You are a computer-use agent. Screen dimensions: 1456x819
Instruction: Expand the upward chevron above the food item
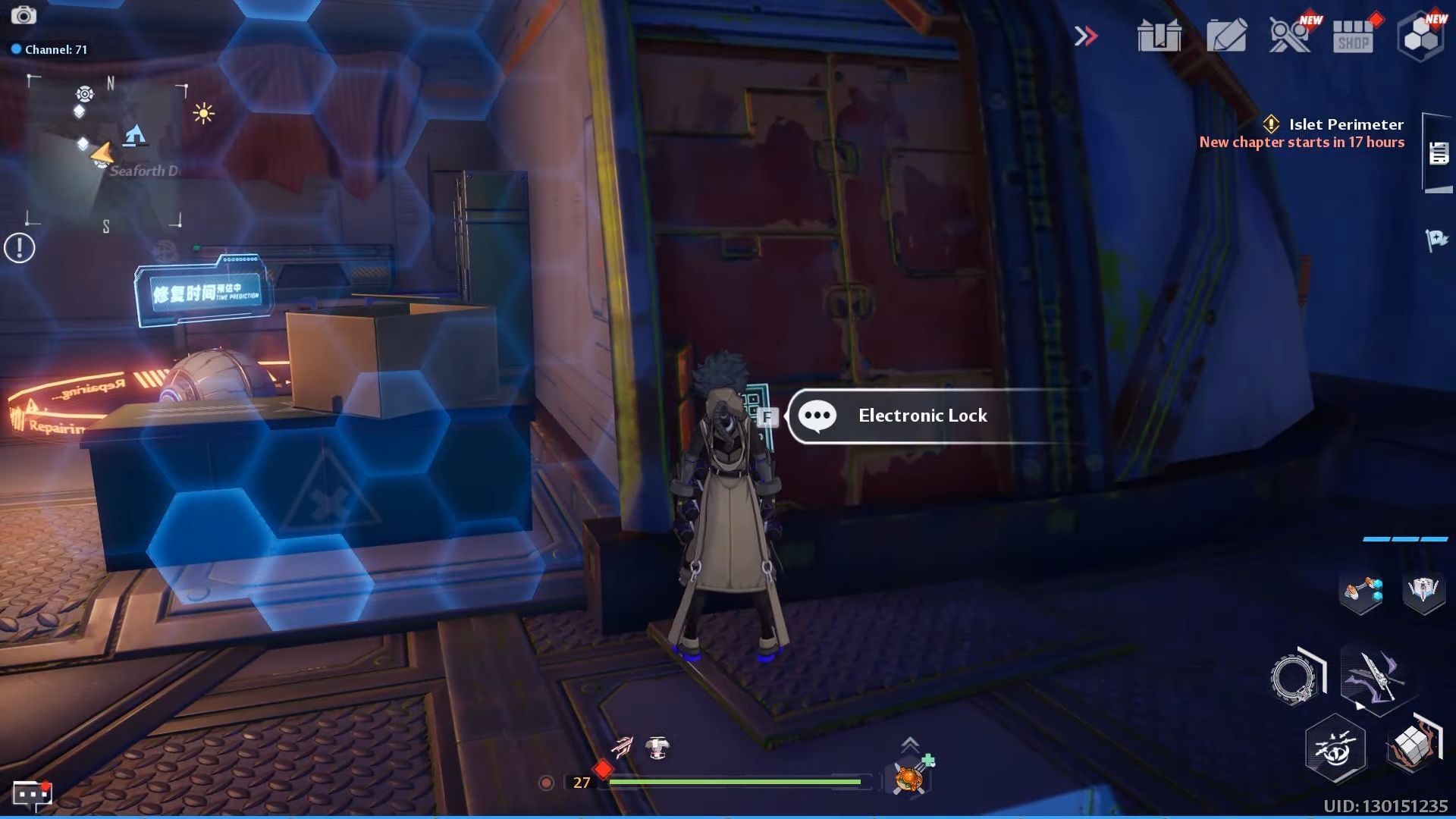point(909,742)
